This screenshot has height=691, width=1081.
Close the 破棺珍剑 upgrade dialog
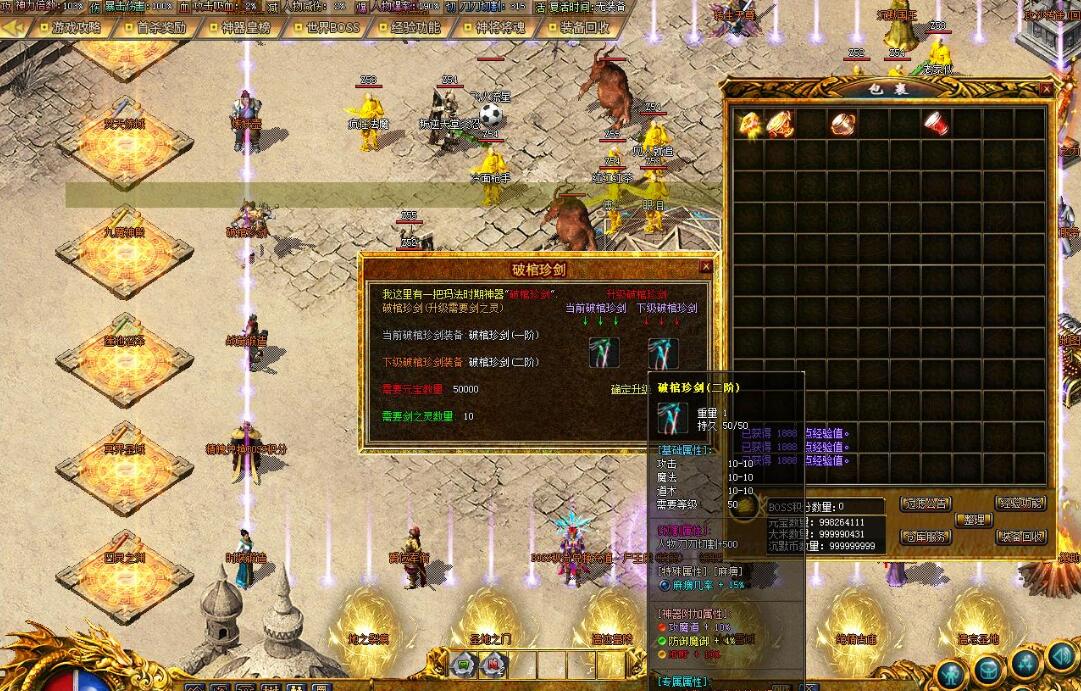tap(706, 267)
